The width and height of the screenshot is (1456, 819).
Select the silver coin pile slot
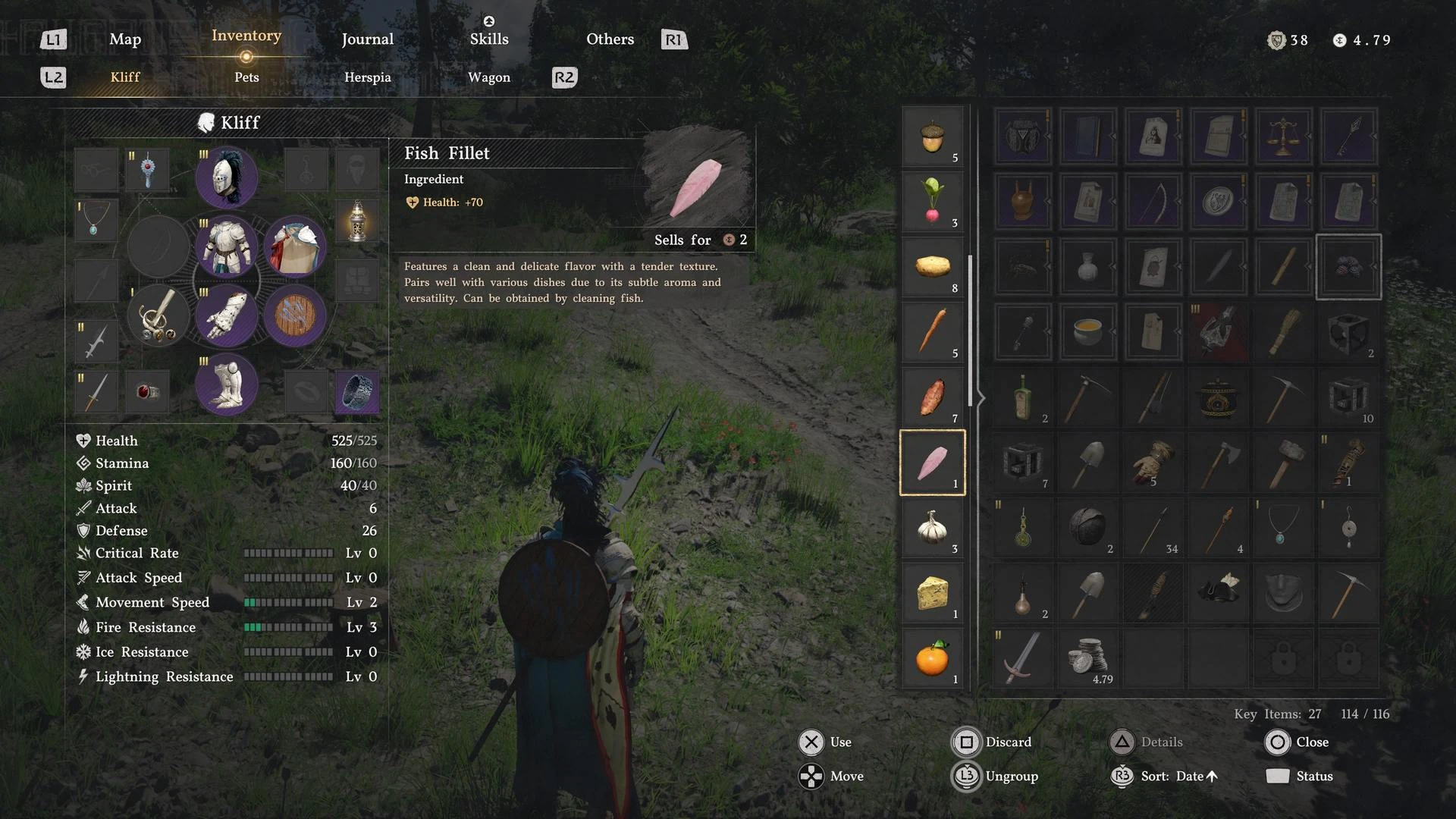1087,657
